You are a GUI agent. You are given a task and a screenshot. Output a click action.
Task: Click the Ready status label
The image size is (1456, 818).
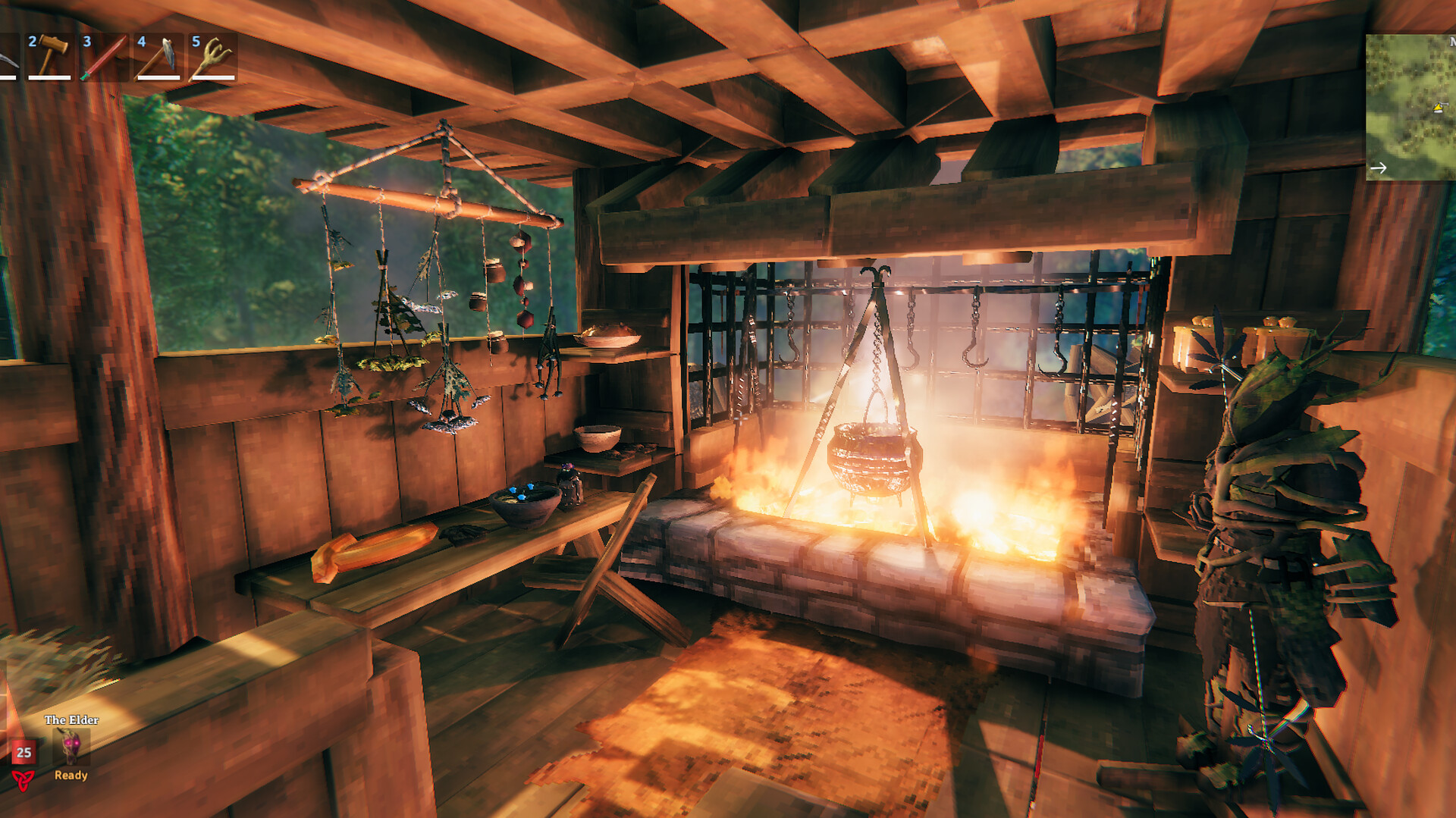(x=71, y=776)
